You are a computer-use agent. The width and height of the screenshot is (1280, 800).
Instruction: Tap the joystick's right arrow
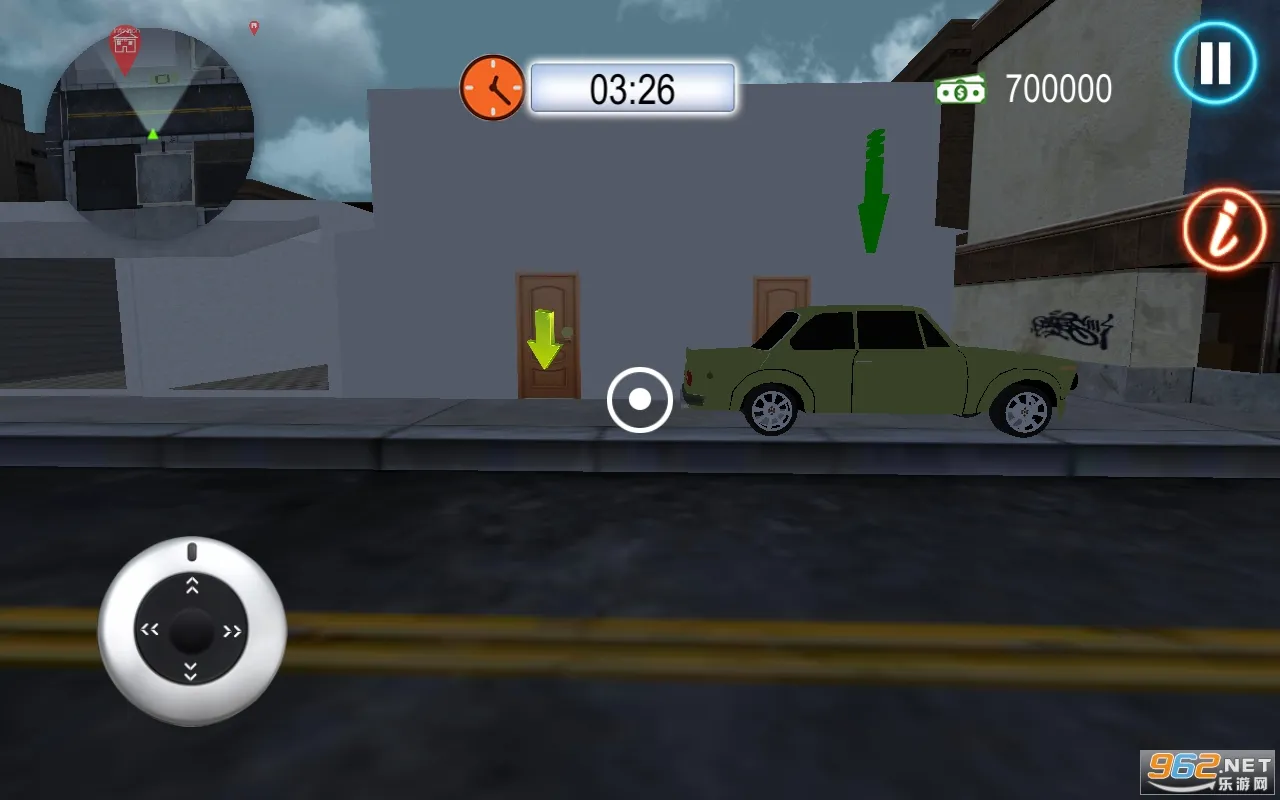tap(233, 631)
